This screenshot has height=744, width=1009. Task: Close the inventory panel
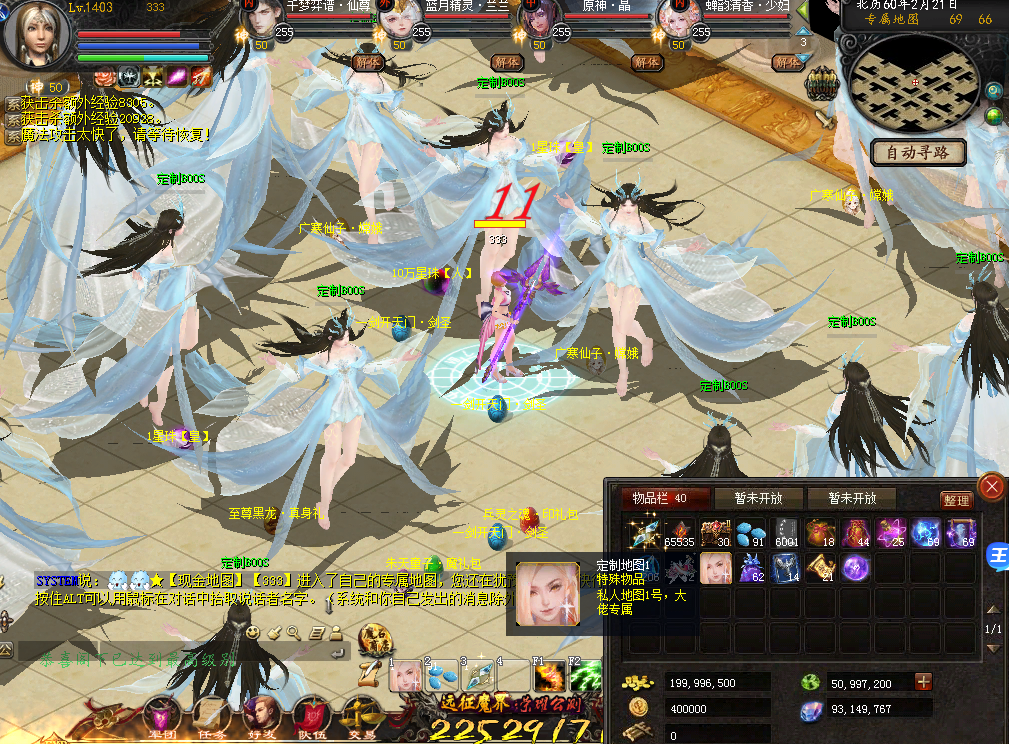pyautogui.click(x=991, y=487)
